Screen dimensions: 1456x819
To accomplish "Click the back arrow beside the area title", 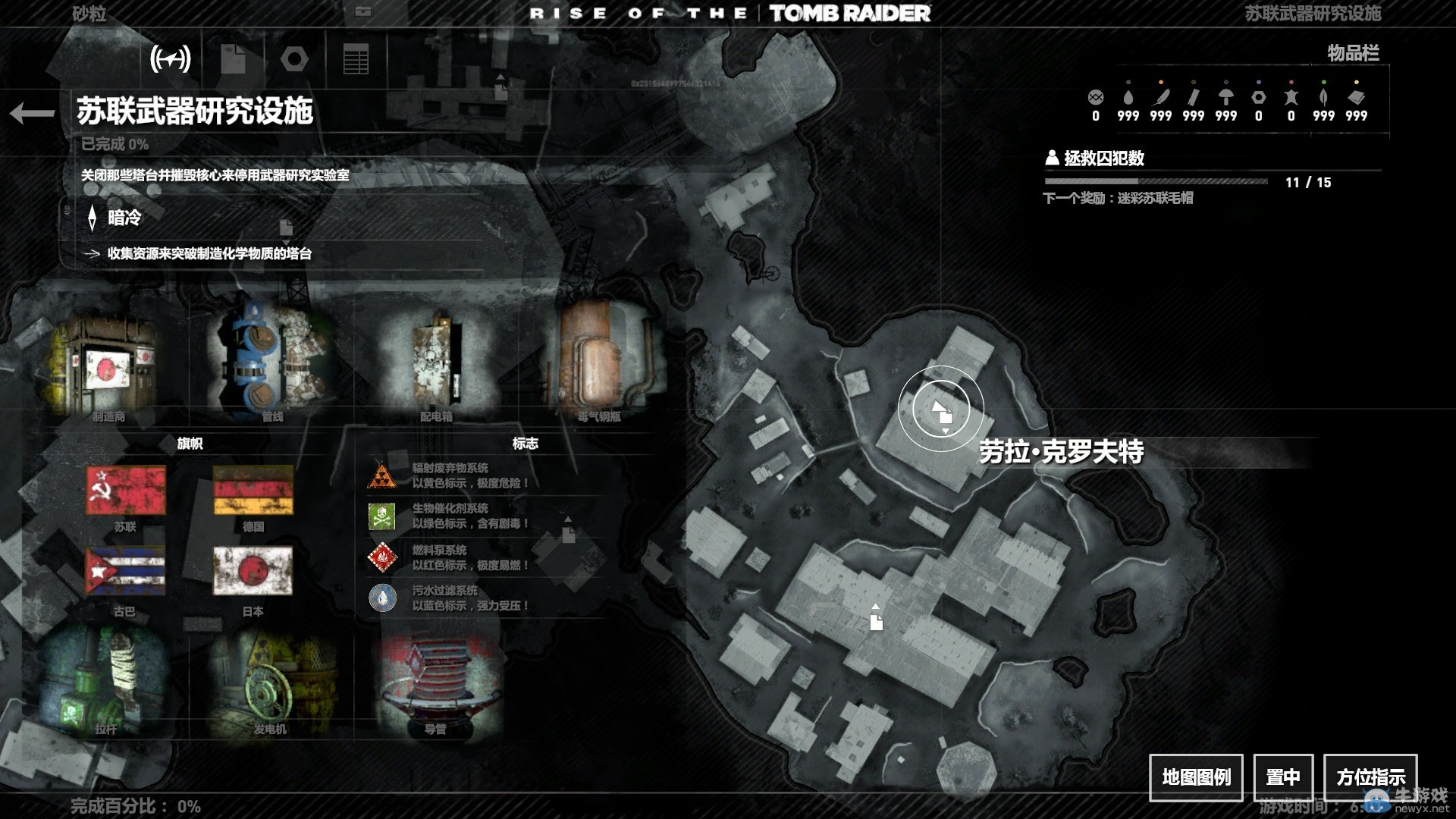I will [32, 114].
